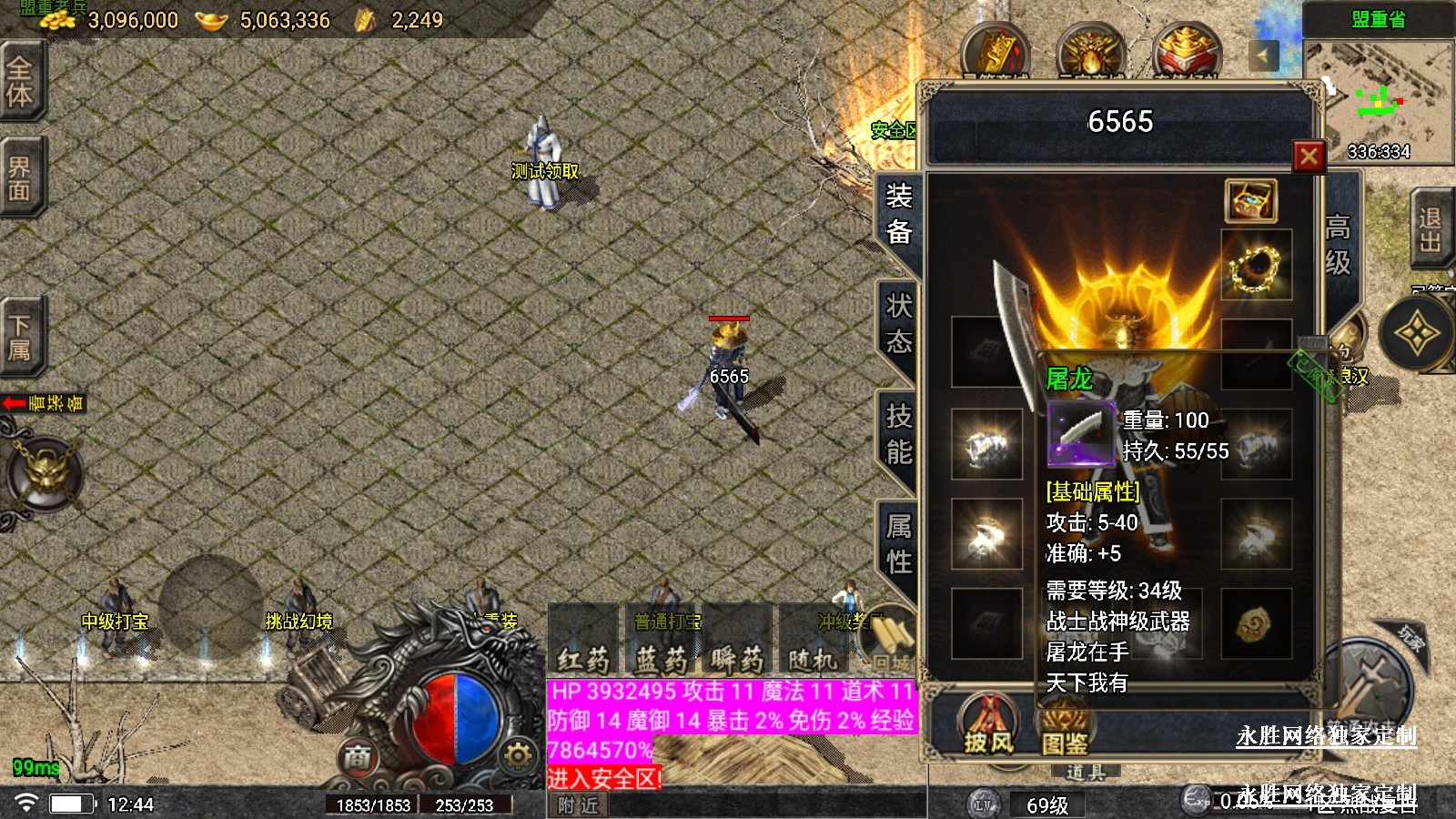Select the 全体 button on the left
The height and width of the screenshot is (819, 1456).
point(20,82)
